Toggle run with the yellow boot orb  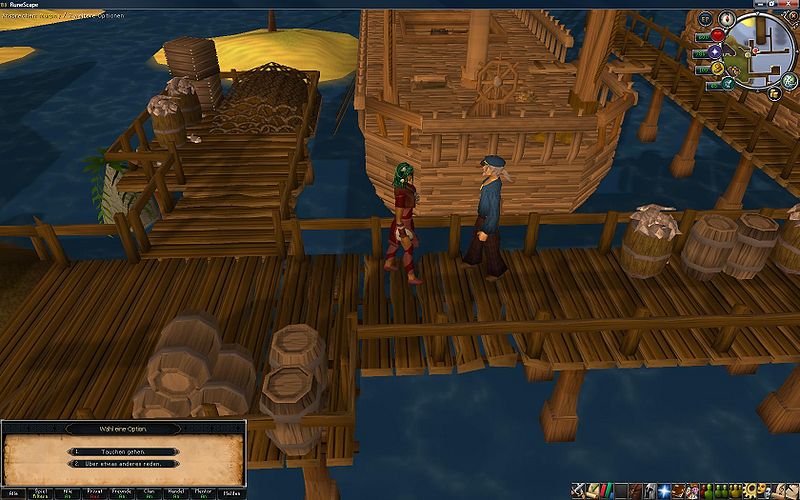tap(716, 69)
